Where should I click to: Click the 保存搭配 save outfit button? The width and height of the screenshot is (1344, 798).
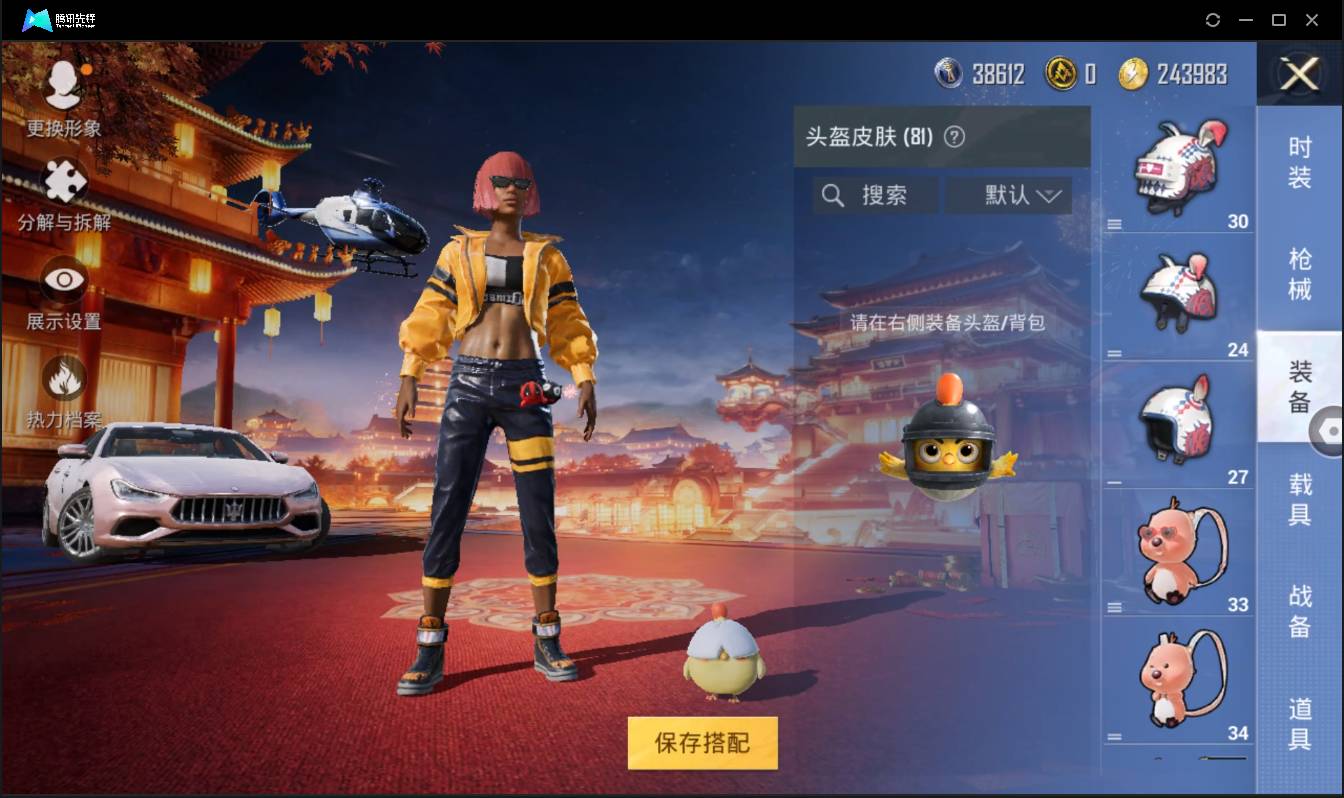point(701,743)
